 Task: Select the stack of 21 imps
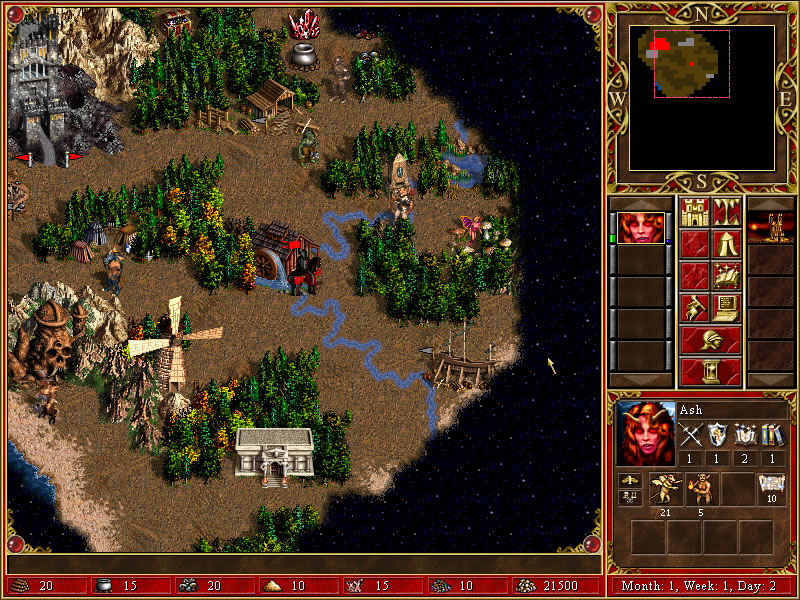(x=664, y=488)
